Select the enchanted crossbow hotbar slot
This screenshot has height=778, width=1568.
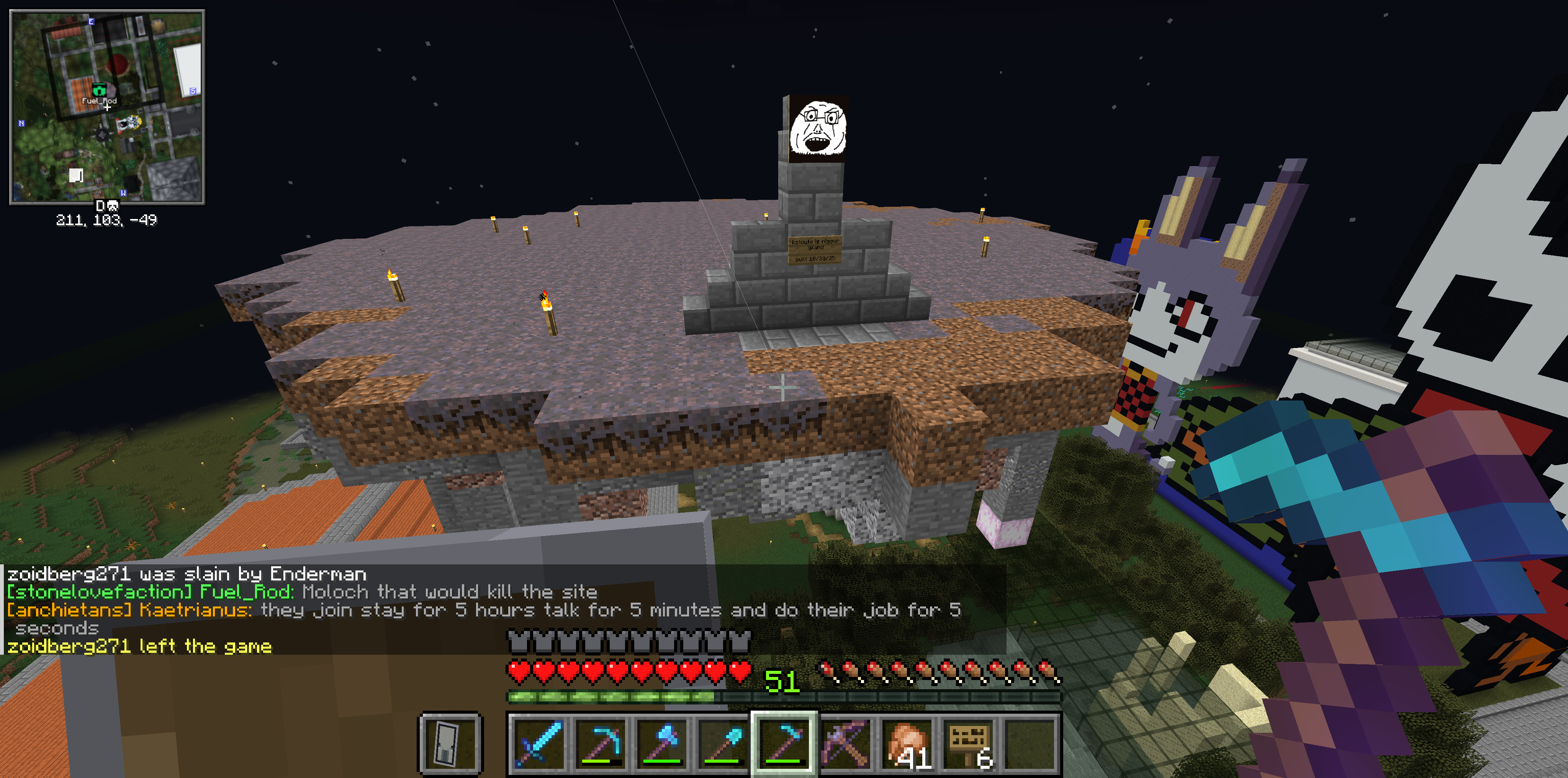(846, 743)
